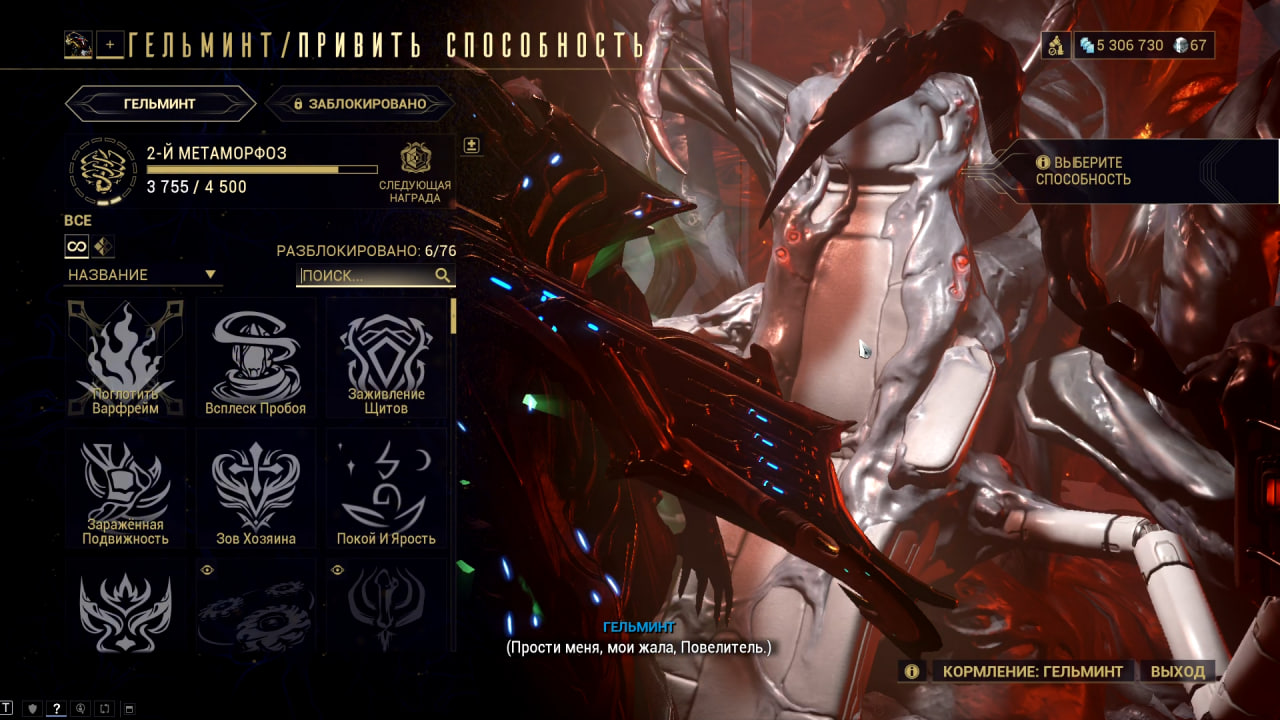Screen dimensions: 1280x720
Task: Click the Поиск search field
Action: tap(366, 275)
